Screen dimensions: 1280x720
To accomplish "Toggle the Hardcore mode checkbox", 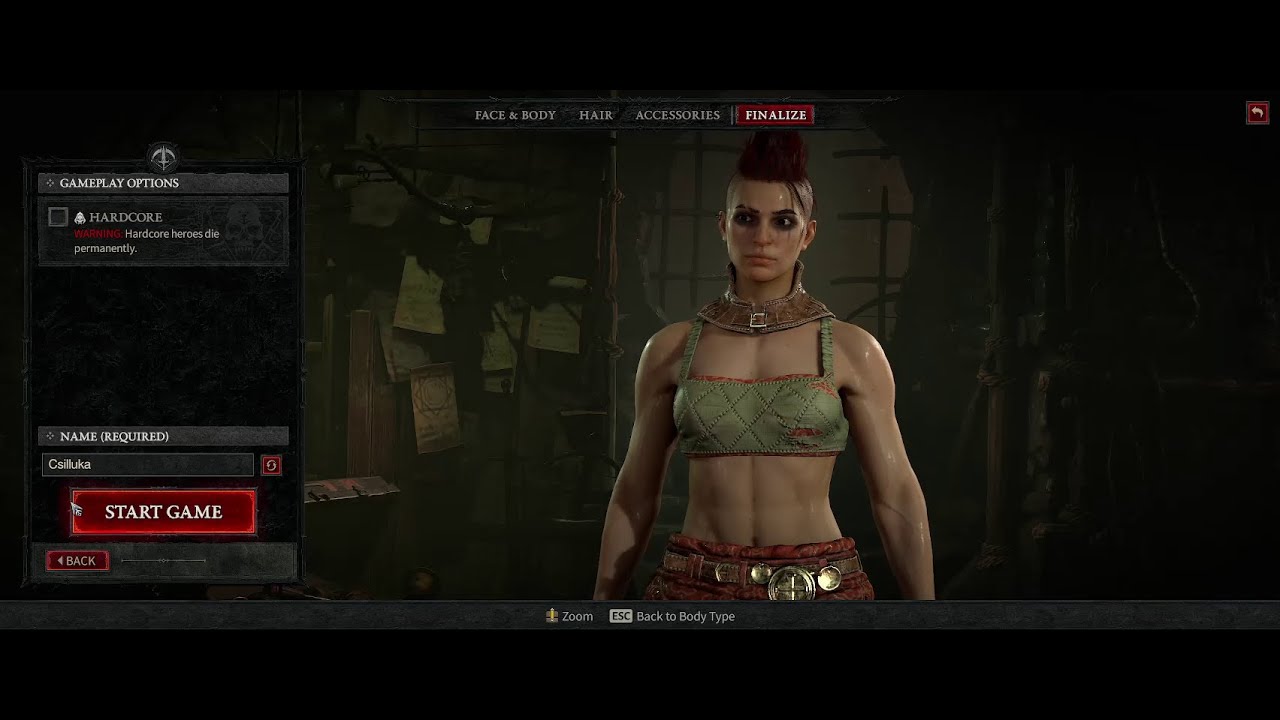I will (58, 217).
